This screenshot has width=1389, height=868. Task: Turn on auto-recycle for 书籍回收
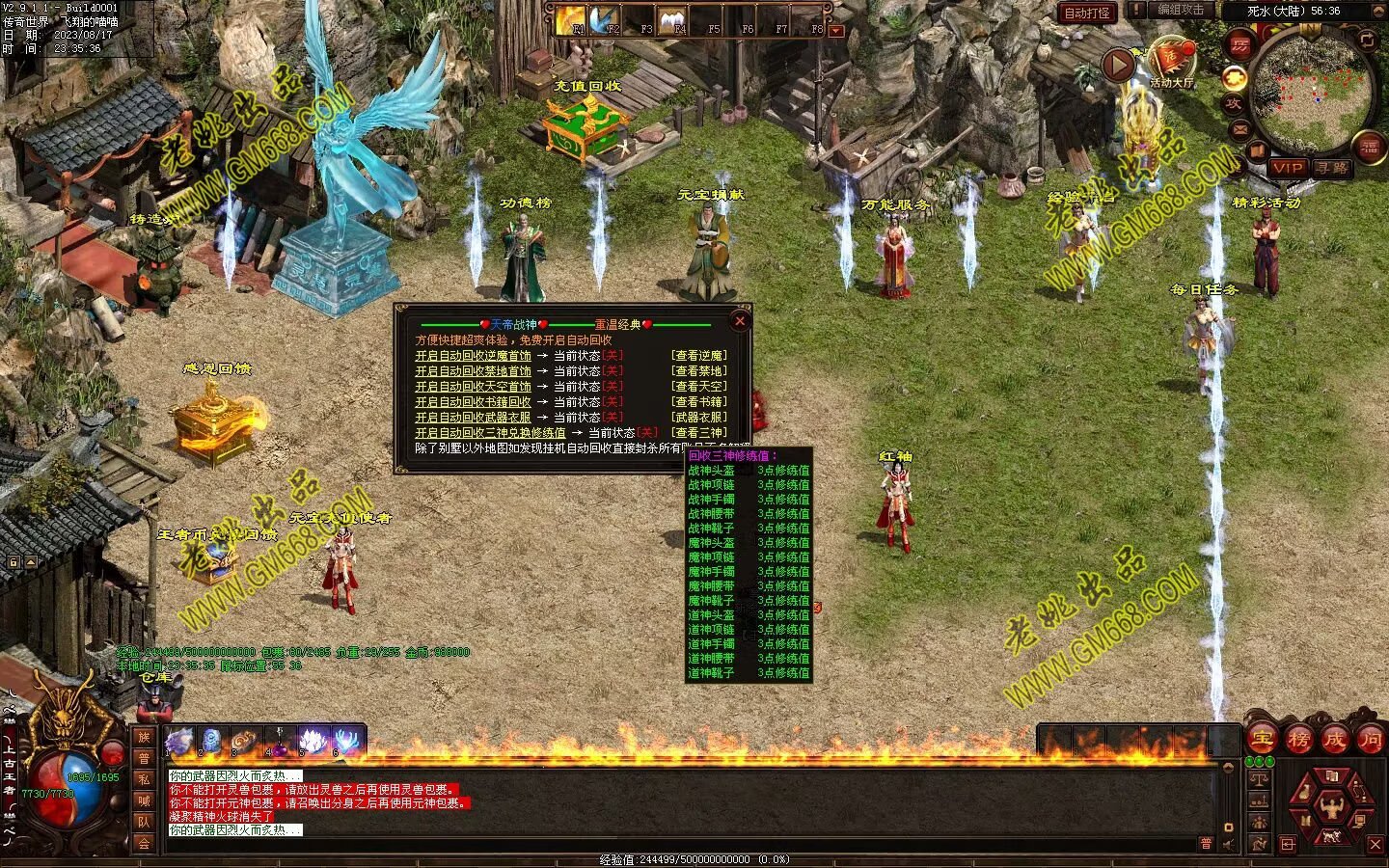(x=473, y=402)
